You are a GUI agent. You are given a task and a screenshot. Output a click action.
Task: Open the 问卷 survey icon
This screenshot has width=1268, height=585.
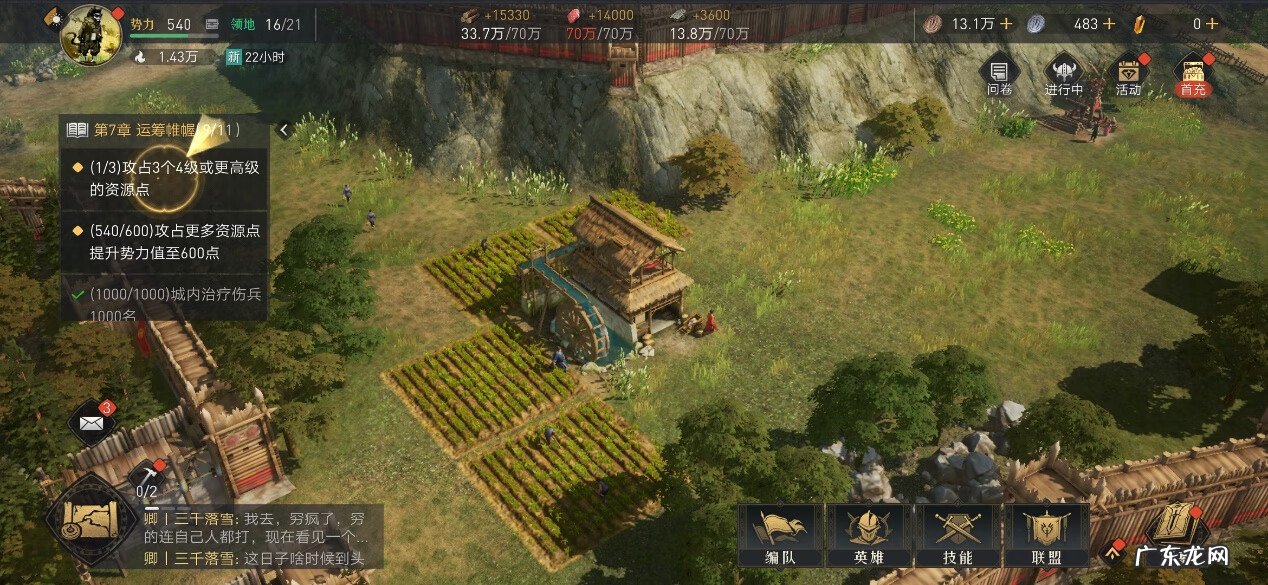click(999, 74)
